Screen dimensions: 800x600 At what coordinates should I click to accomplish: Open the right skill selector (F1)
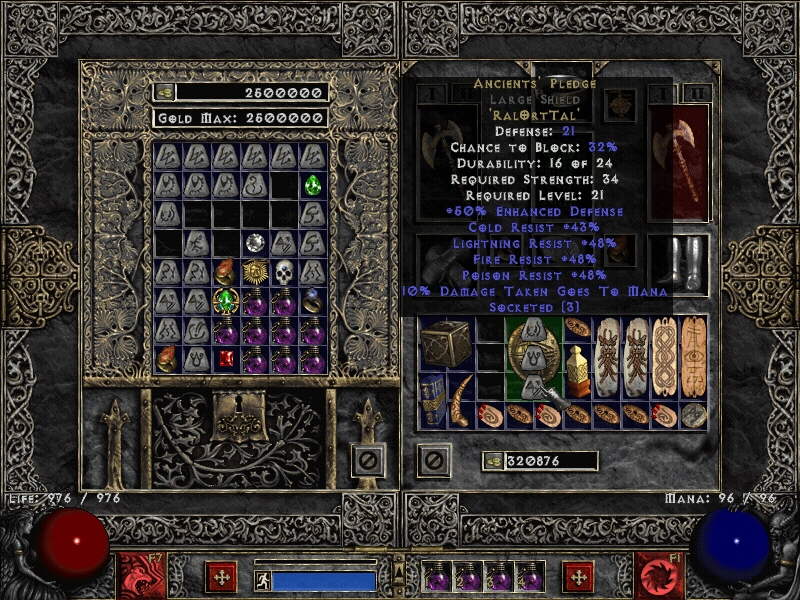pyautogui.click(x=658, y=575)
